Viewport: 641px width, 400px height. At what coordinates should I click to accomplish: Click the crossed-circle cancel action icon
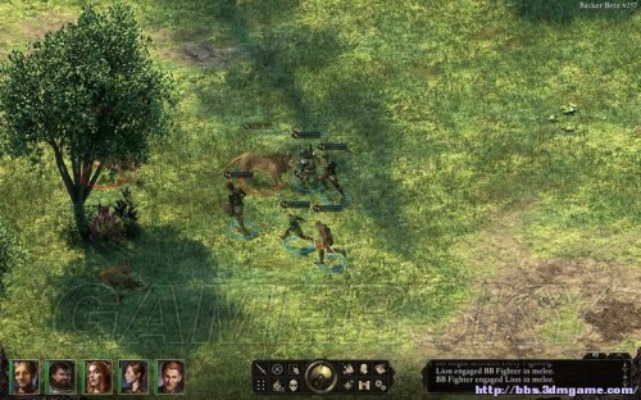277,369
